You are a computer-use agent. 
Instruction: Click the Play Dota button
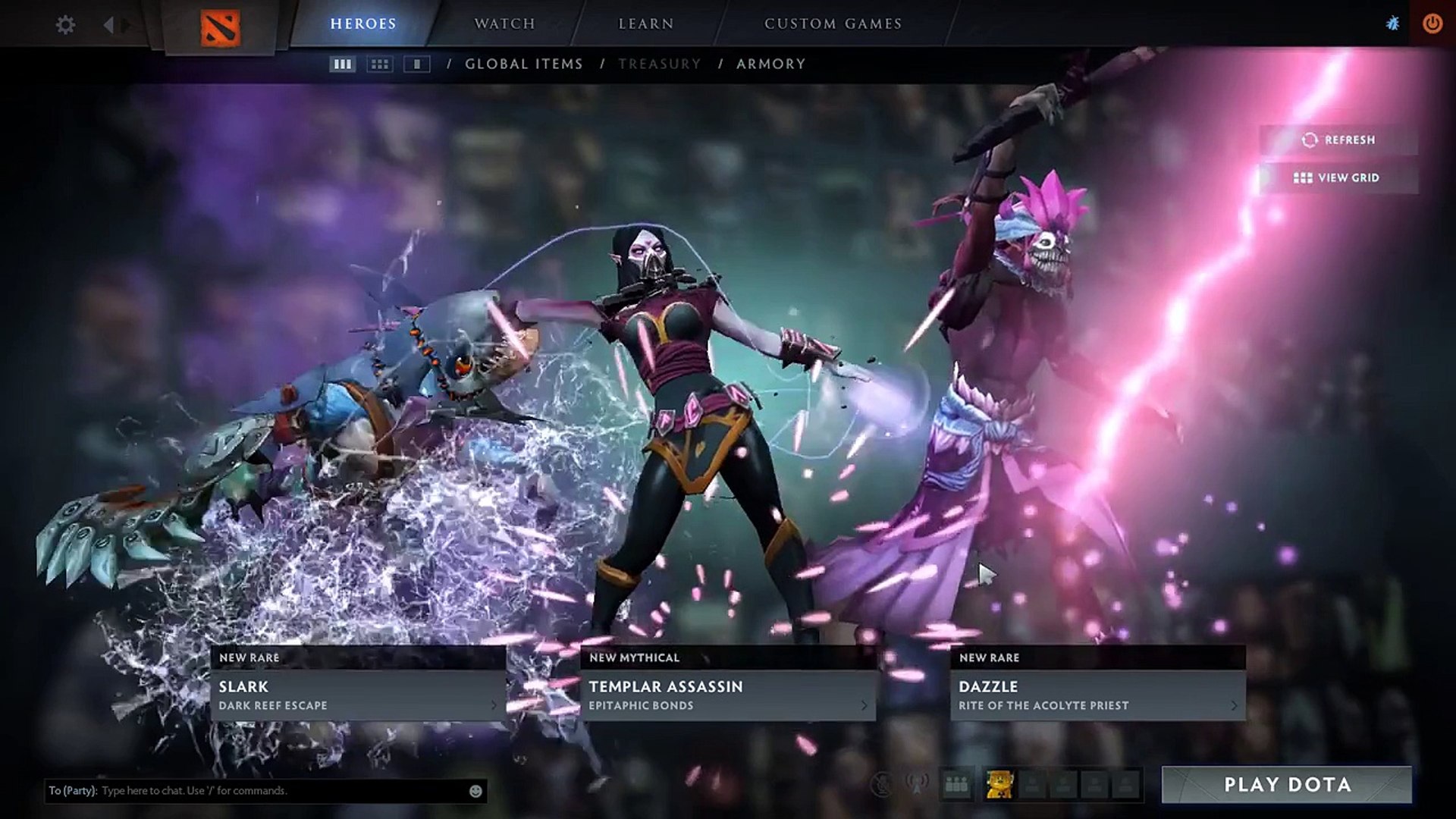1287,785
